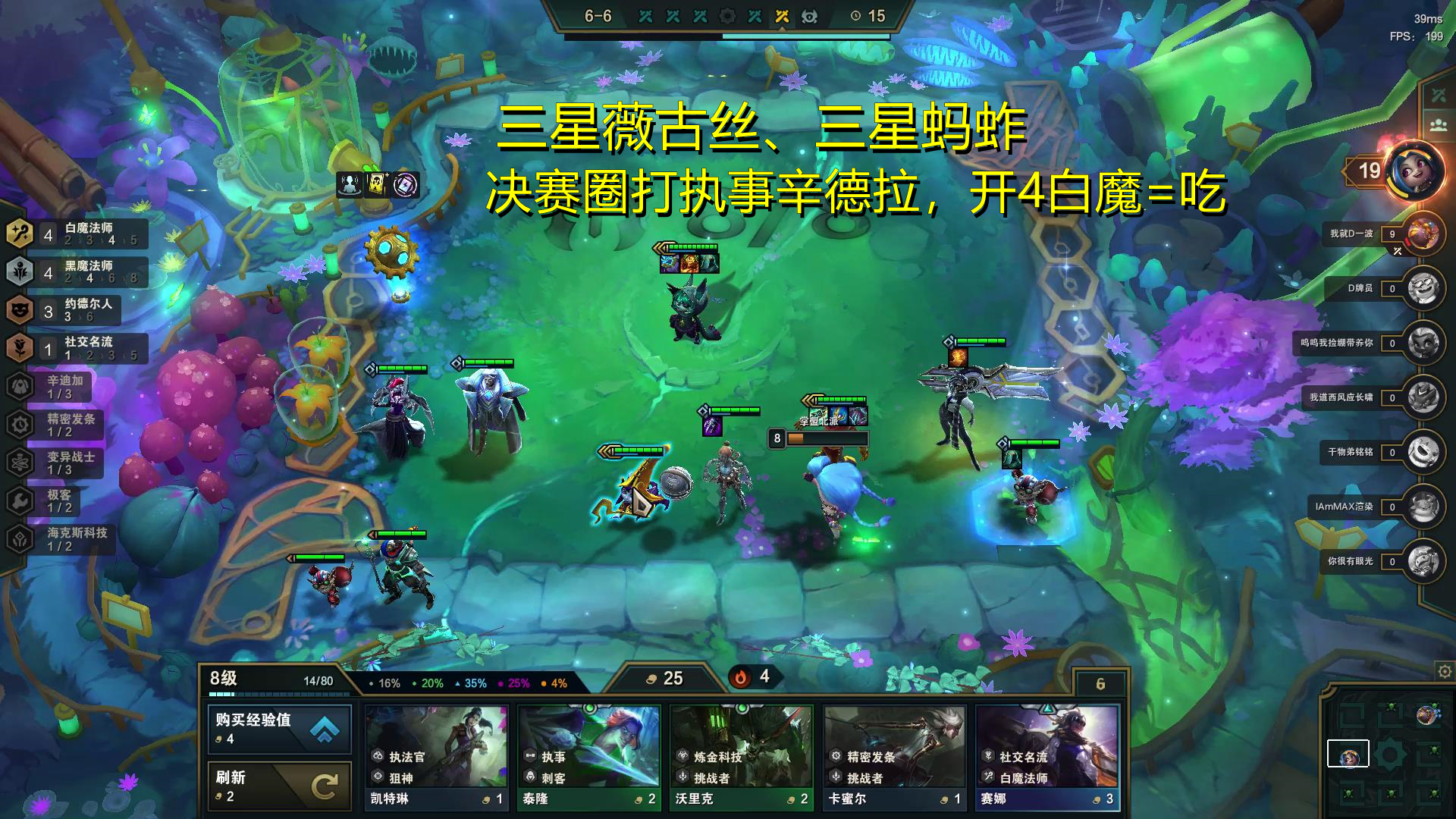Open the settings gear on the right edge
Viewport: 1456px width, 819px height.
pos(1443,672)
